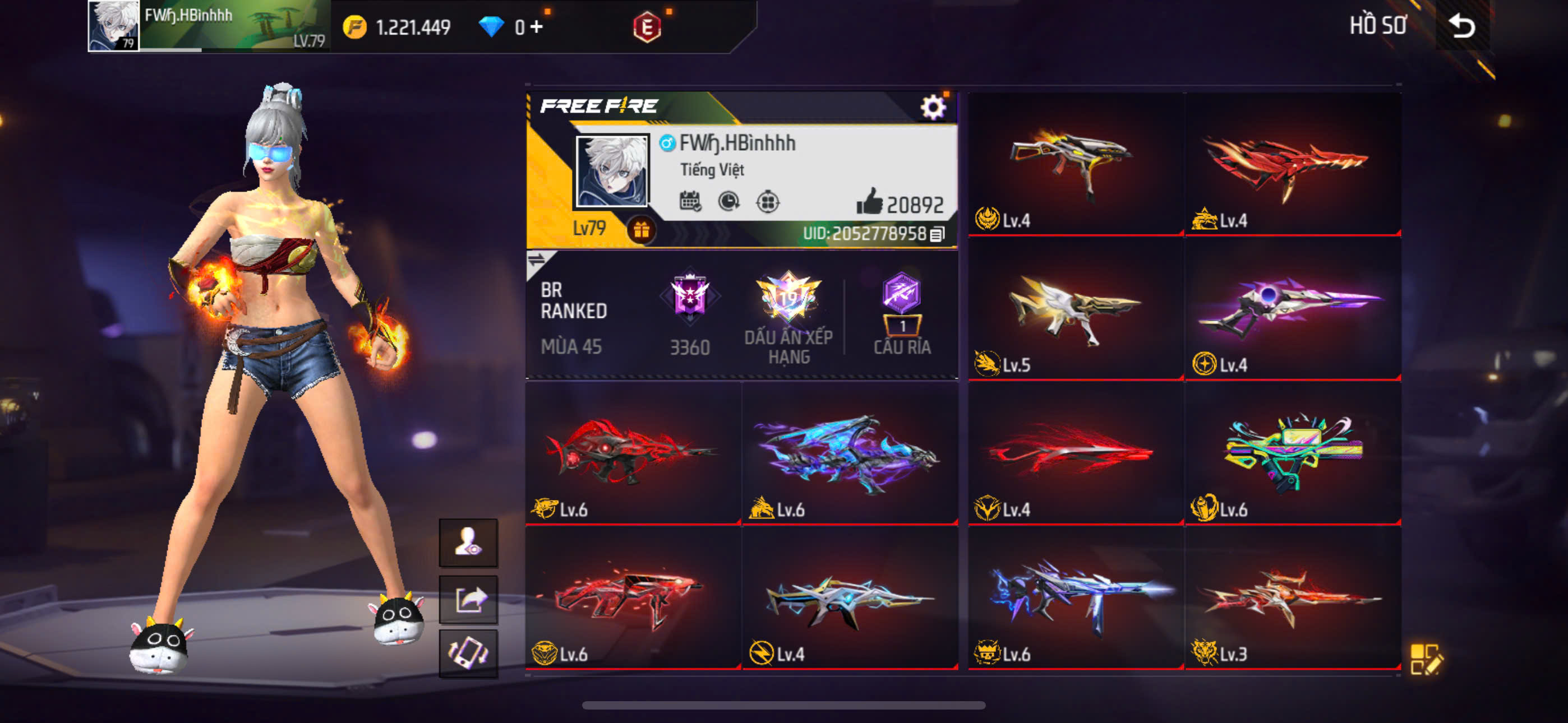Click the orange gift box icon
The height and width of the screenshot is (723, 1568).
pos(641,230)
